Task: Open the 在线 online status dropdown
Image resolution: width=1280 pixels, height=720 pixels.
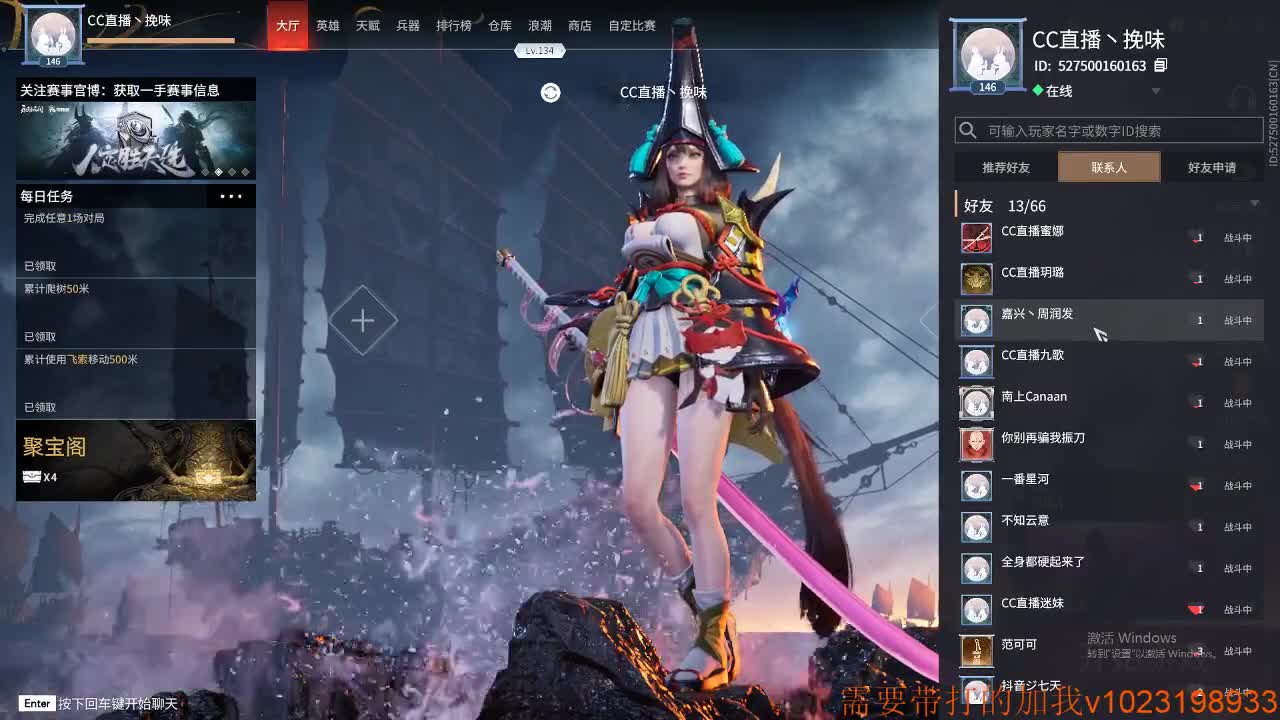Action: coord(1157,89)
